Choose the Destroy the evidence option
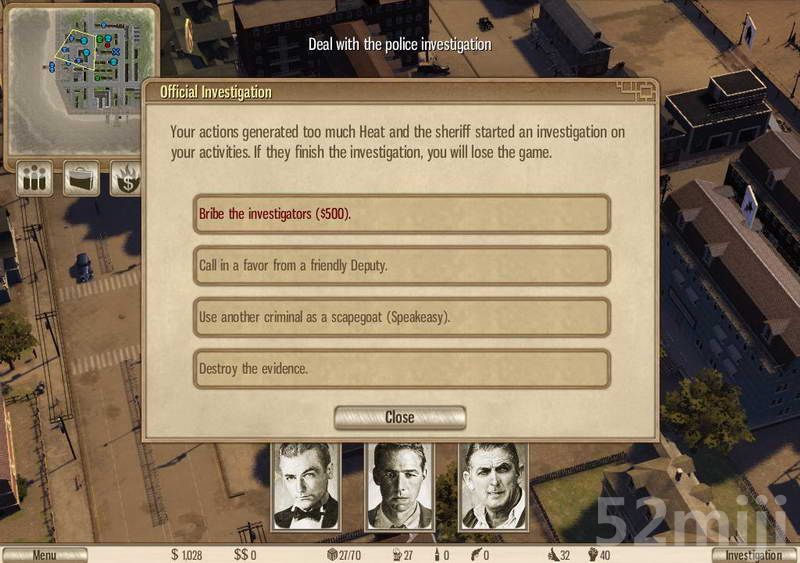This screenshot has width=800, height=563. pos(401,368)
